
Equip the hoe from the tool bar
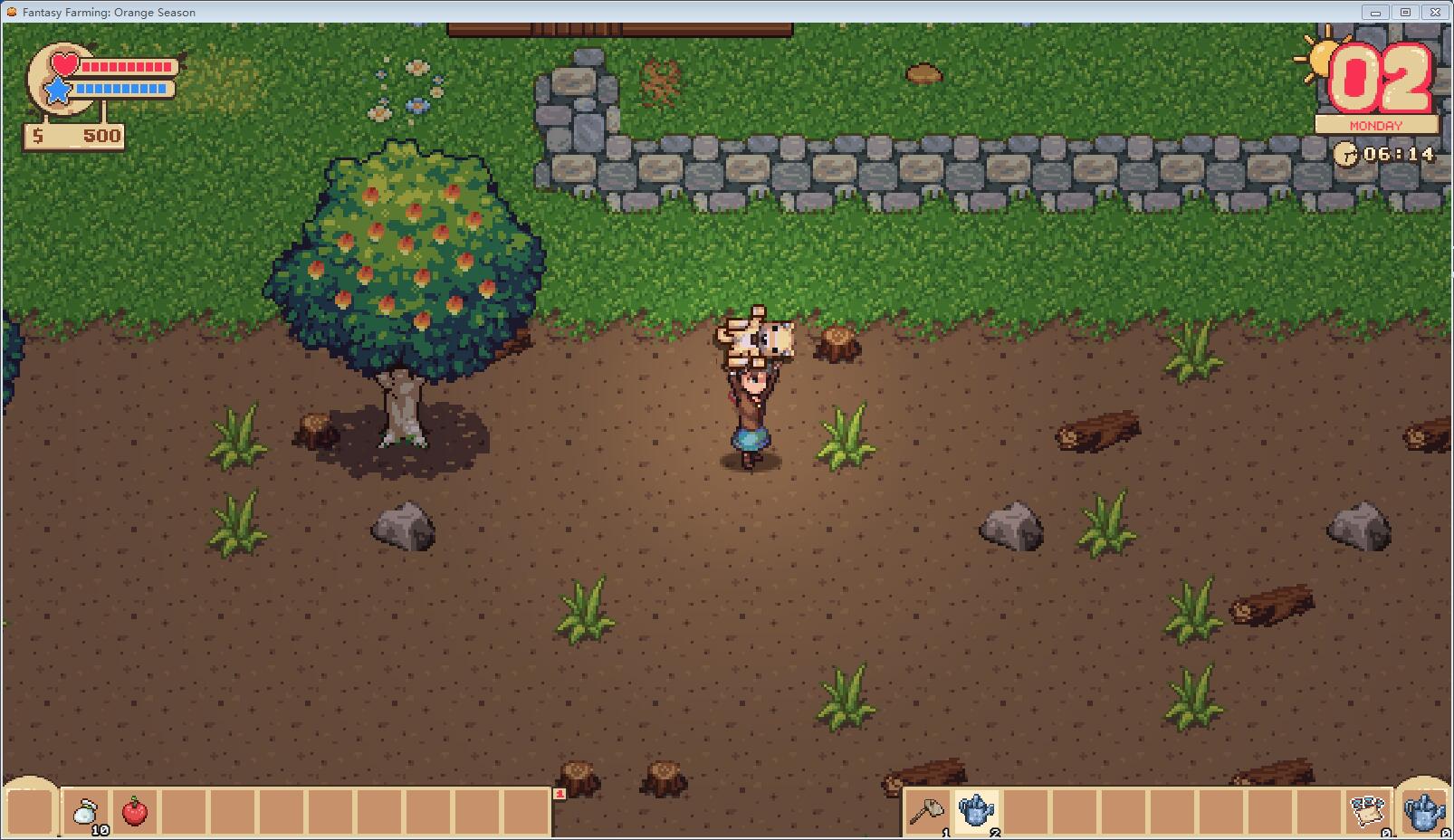[x=926, y=811]
